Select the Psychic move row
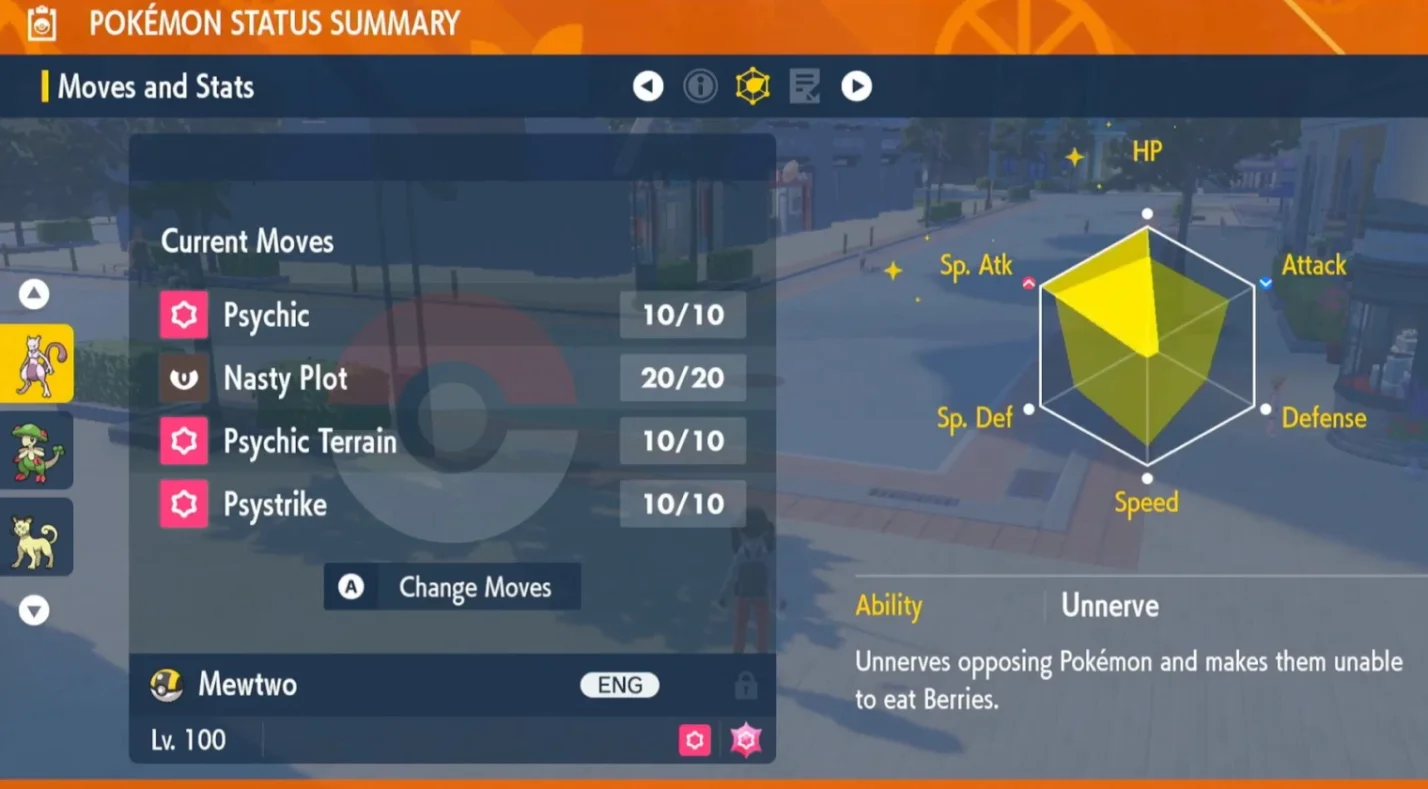Screen dimensions: 1428x789 click(x=452, y=316)
